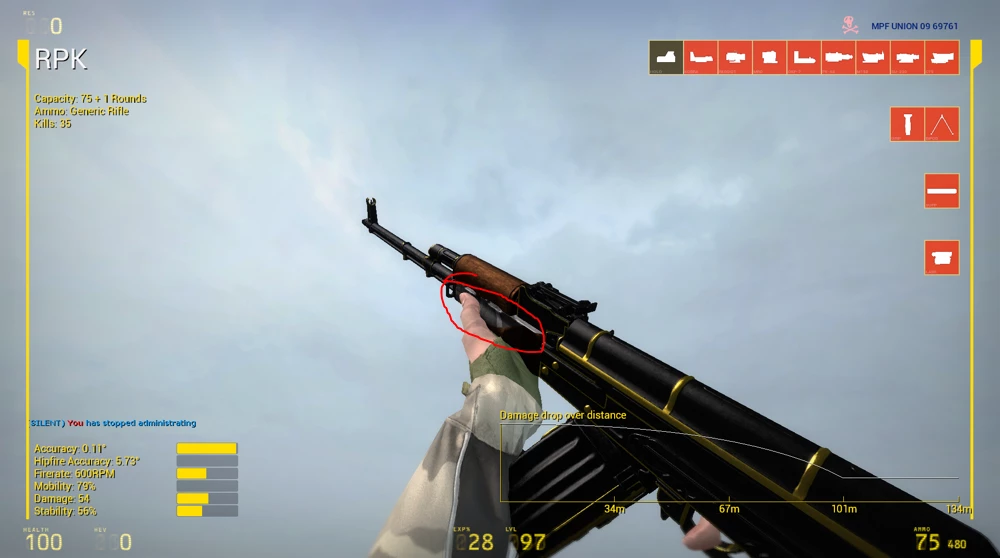The height and width of the screenshot is (558, 1000).
Task: Toggle the foregrip attachment
Action: tap(907, 124)
